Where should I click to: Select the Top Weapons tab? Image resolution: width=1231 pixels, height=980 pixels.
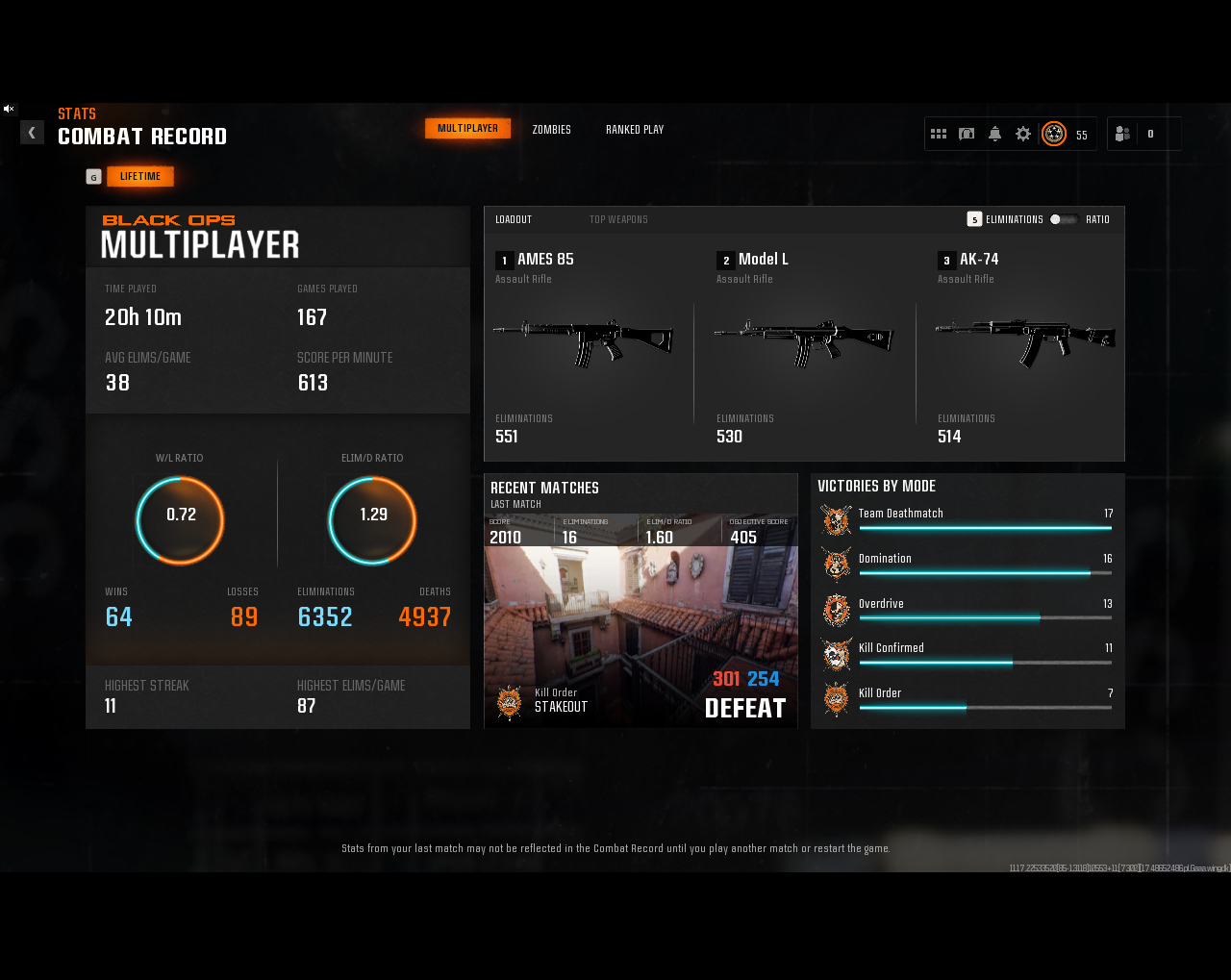(x=618, y=220)
